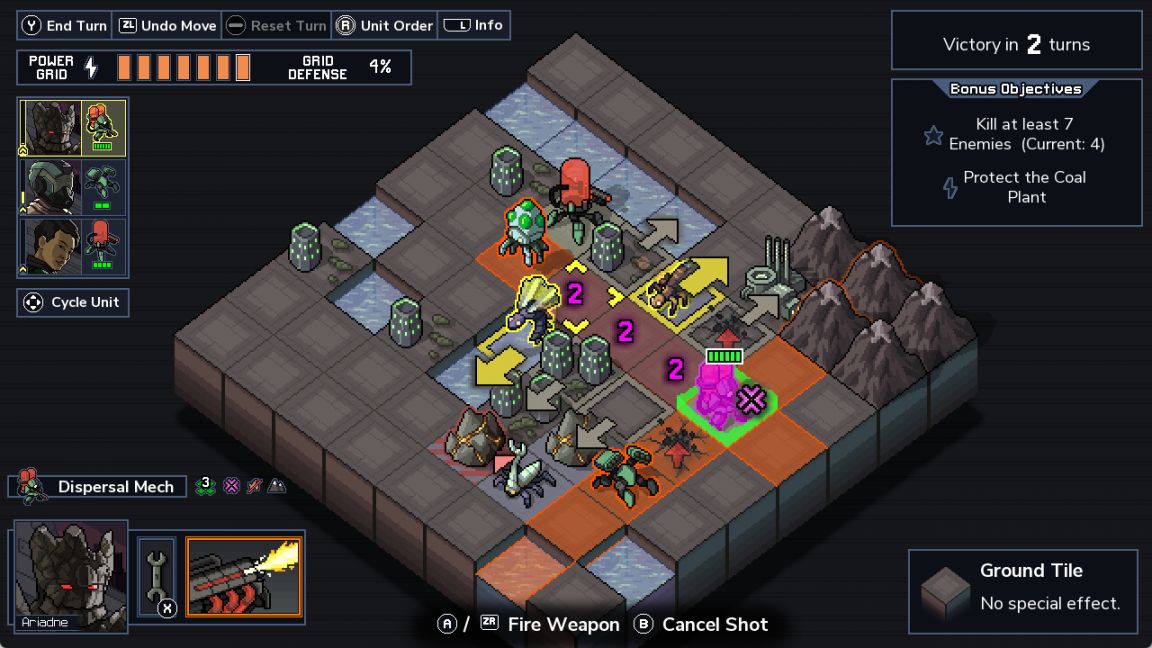Open the Unit Order panel
The height and width of the screenshot is (648, 1152).
(384, 26)
